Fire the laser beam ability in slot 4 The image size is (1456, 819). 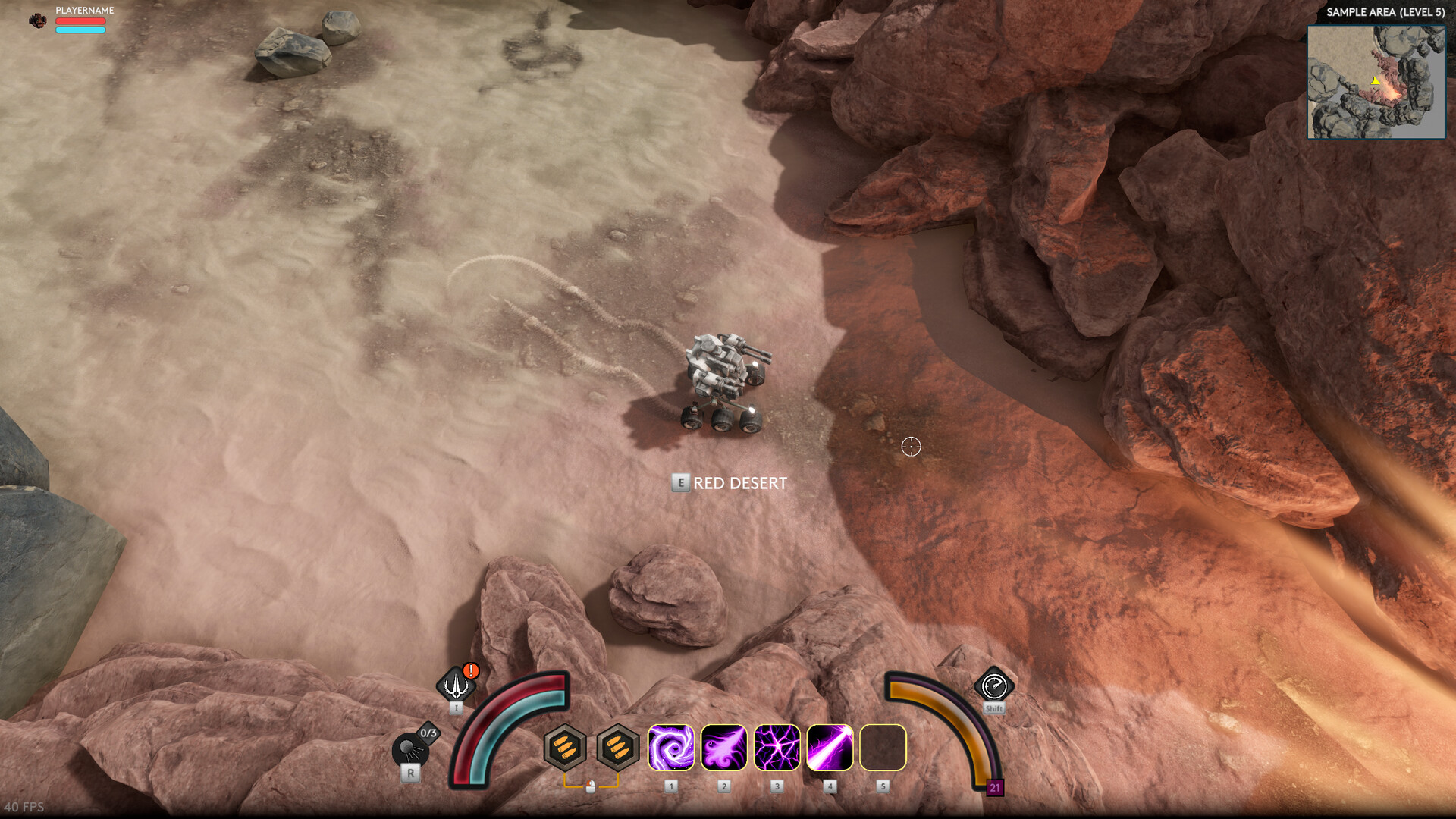pos(829,749)
